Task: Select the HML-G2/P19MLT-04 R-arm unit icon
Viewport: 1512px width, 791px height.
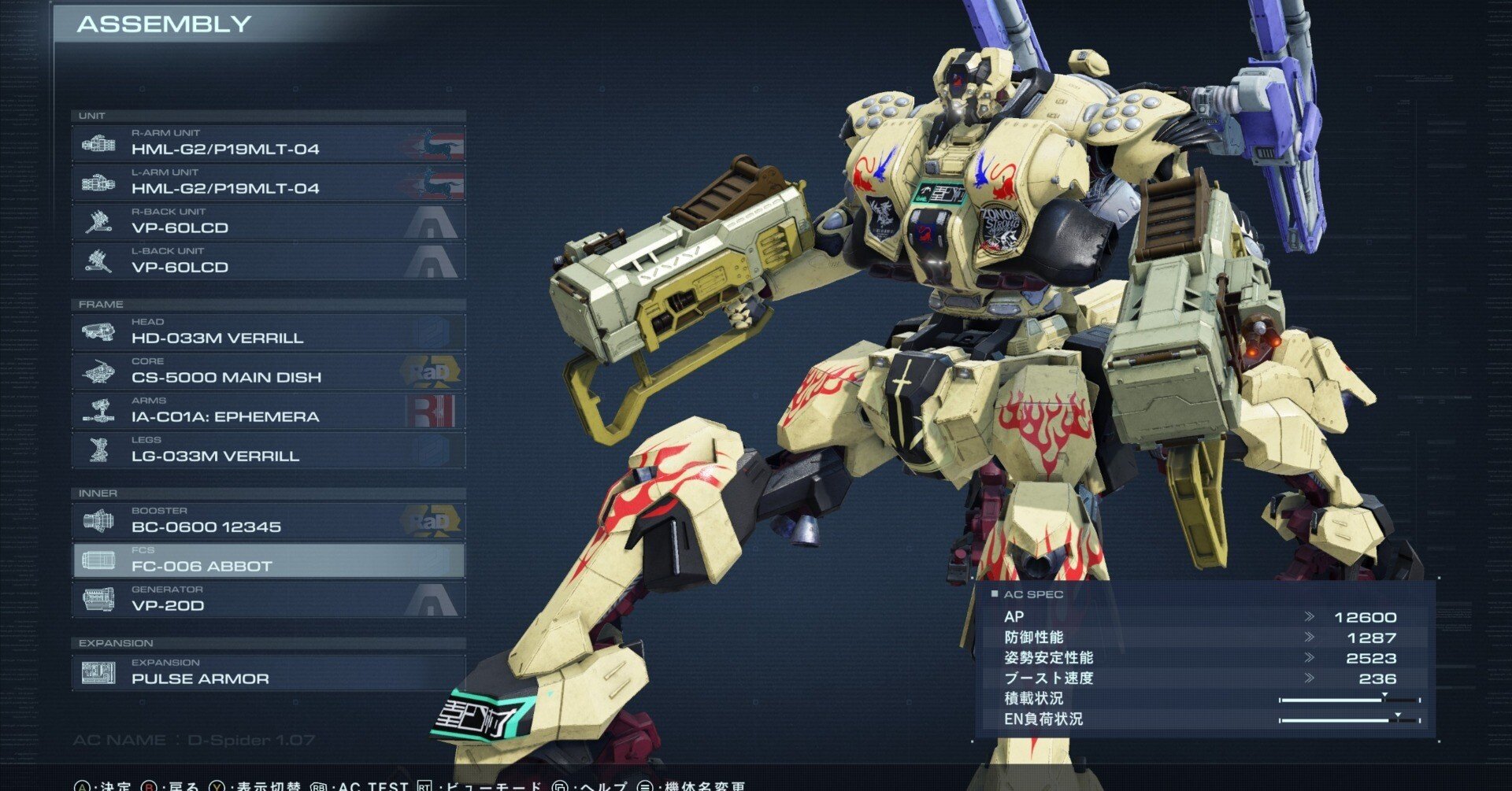Action: click(98, 142)
